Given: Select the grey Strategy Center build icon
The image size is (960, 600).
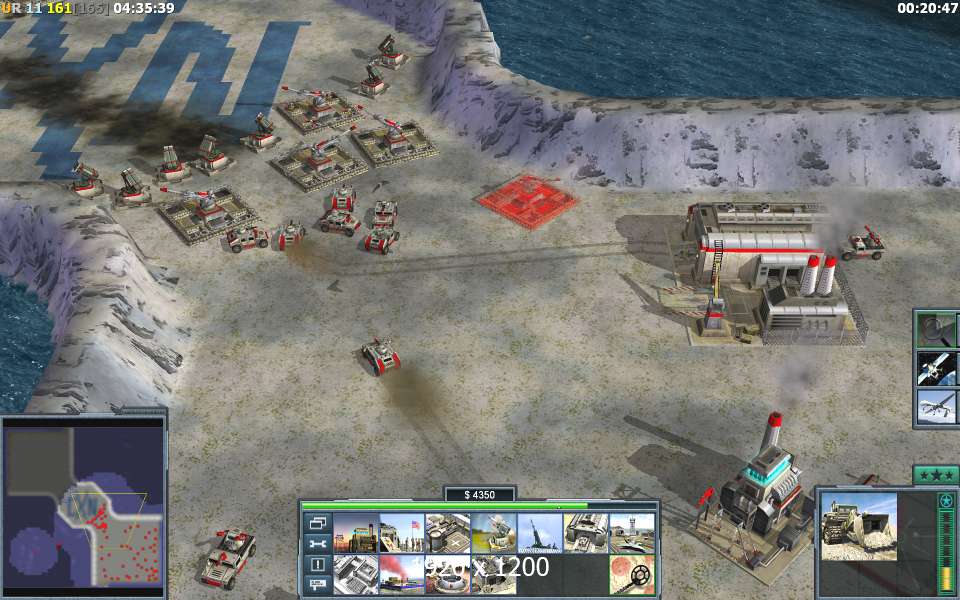Looking at the screenshot, I should point(355,575).
